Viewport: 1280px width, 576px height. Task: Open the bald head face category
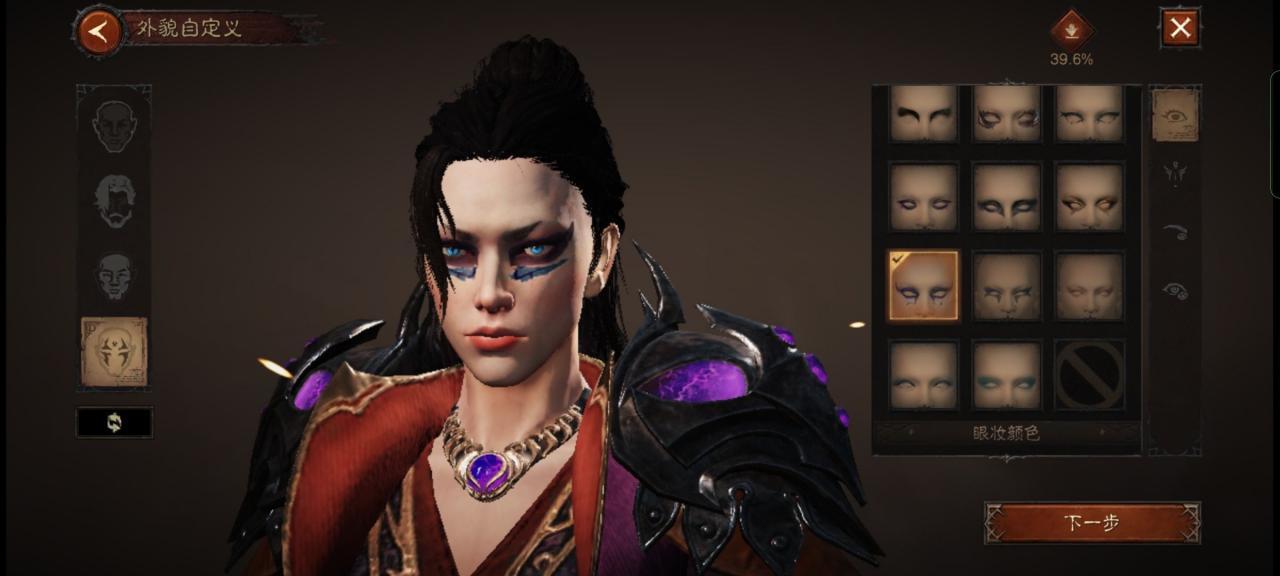coord(114,125)
